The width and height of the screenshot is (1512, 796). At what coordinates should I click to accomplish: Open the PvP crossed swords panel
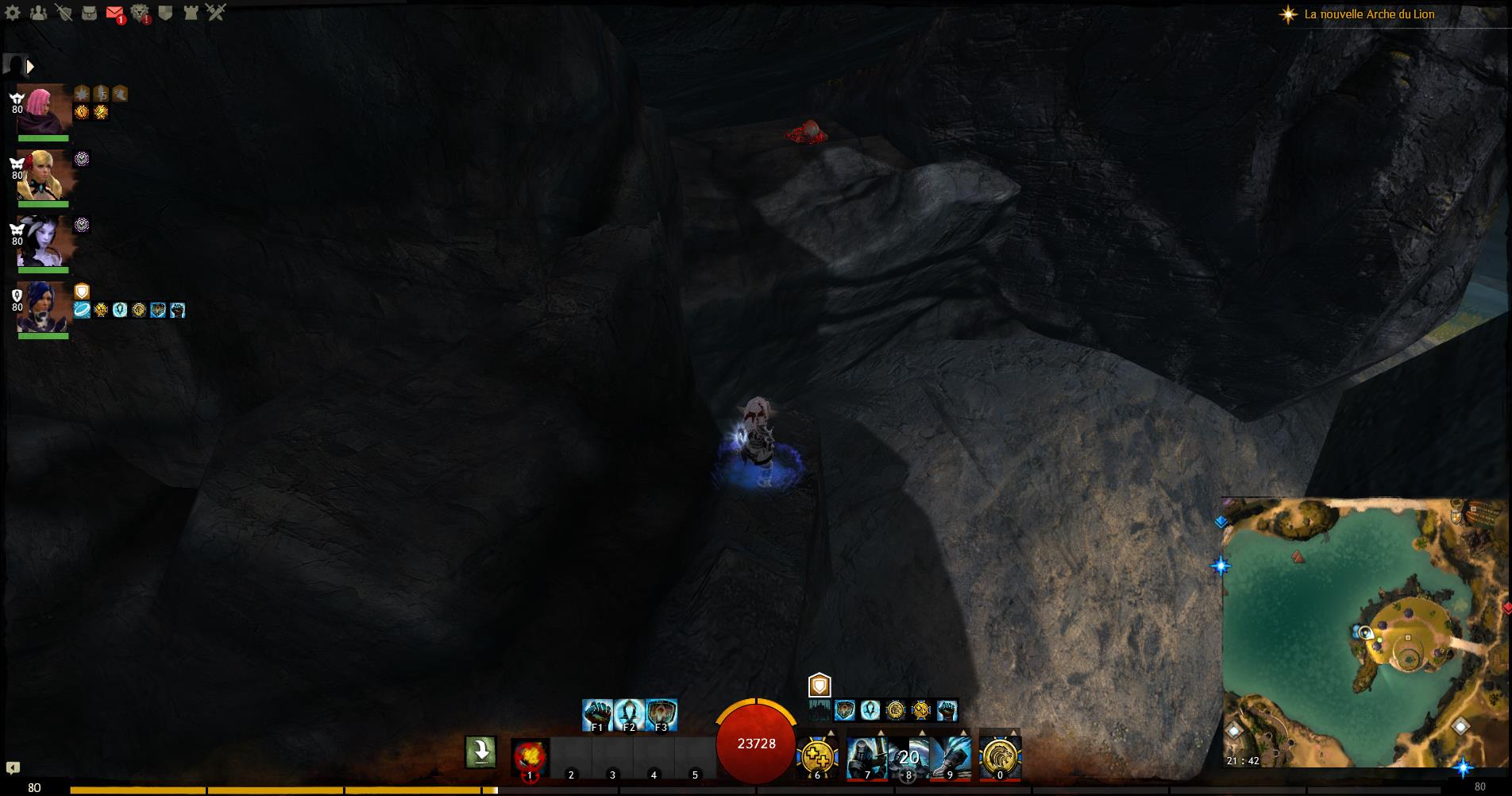(216, 13)
